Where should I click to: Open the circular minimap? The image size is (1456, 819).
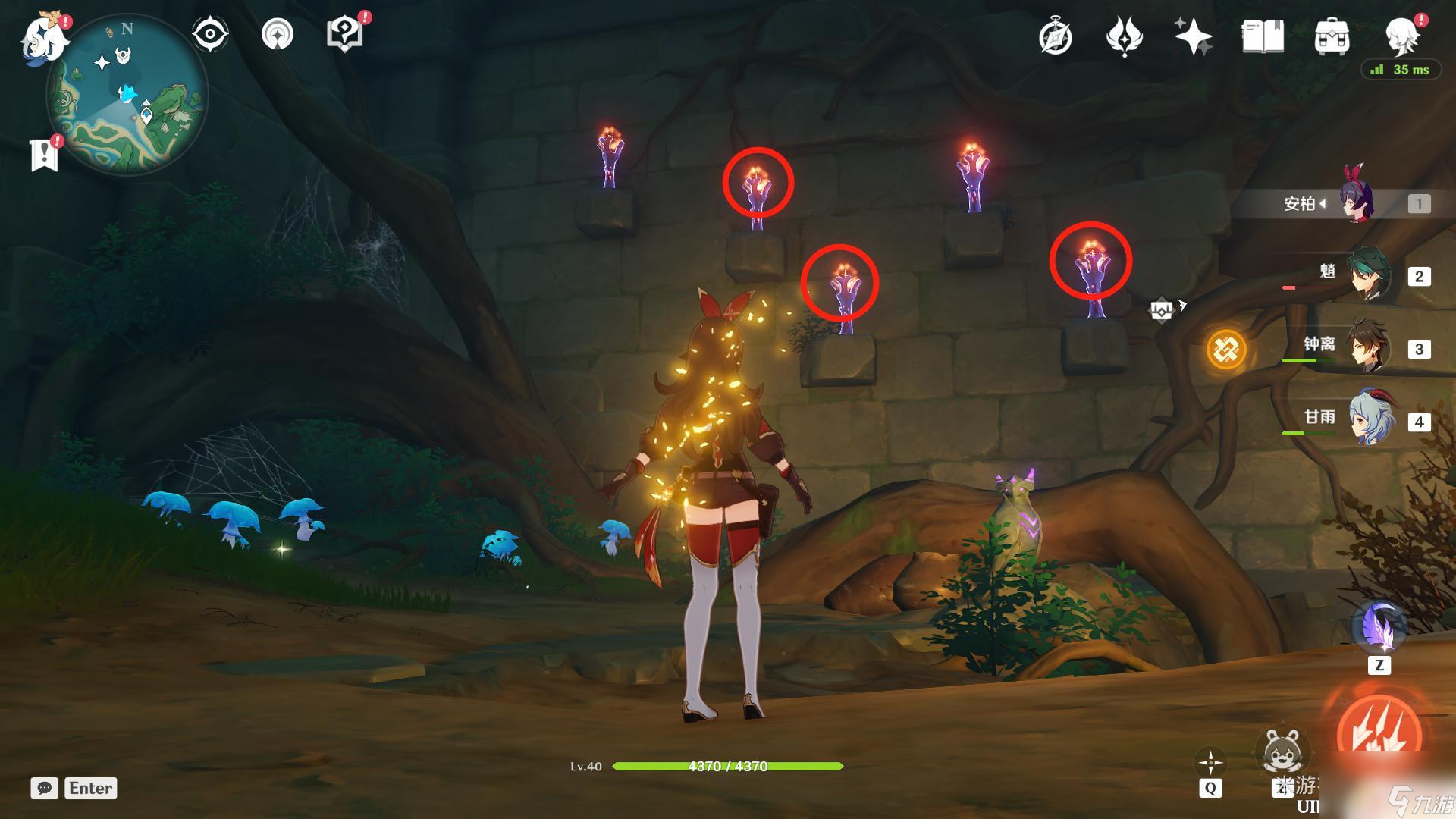(127, 96)
